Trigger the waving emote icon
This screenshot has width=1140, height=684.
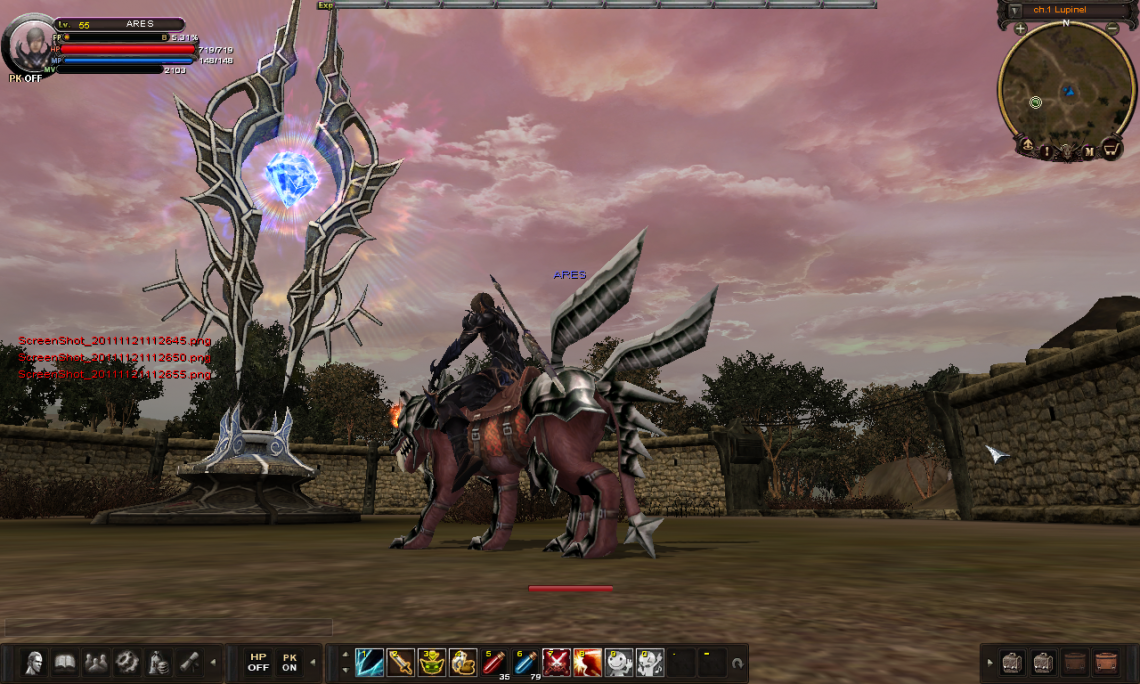[618, 662]
